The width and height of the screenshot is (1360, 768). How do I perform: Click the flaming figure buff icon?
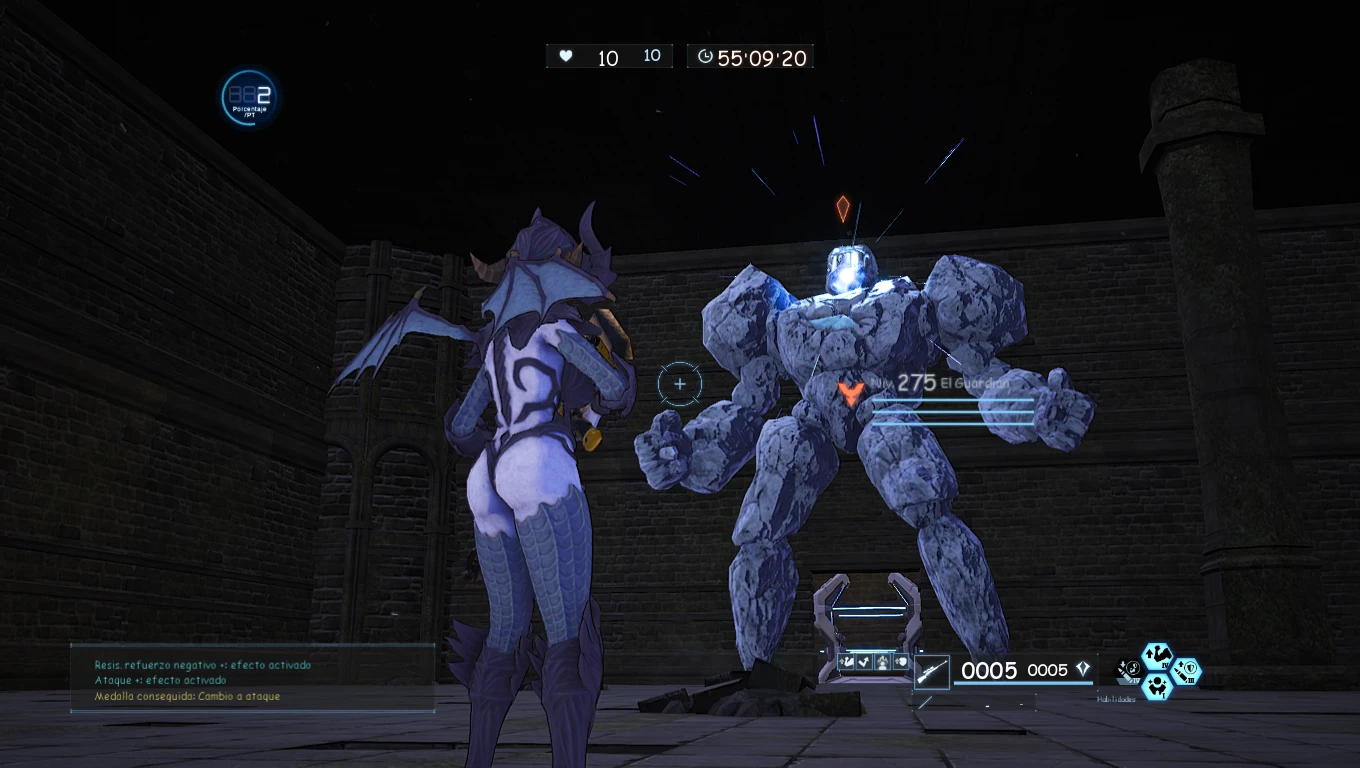click(883, 661)
